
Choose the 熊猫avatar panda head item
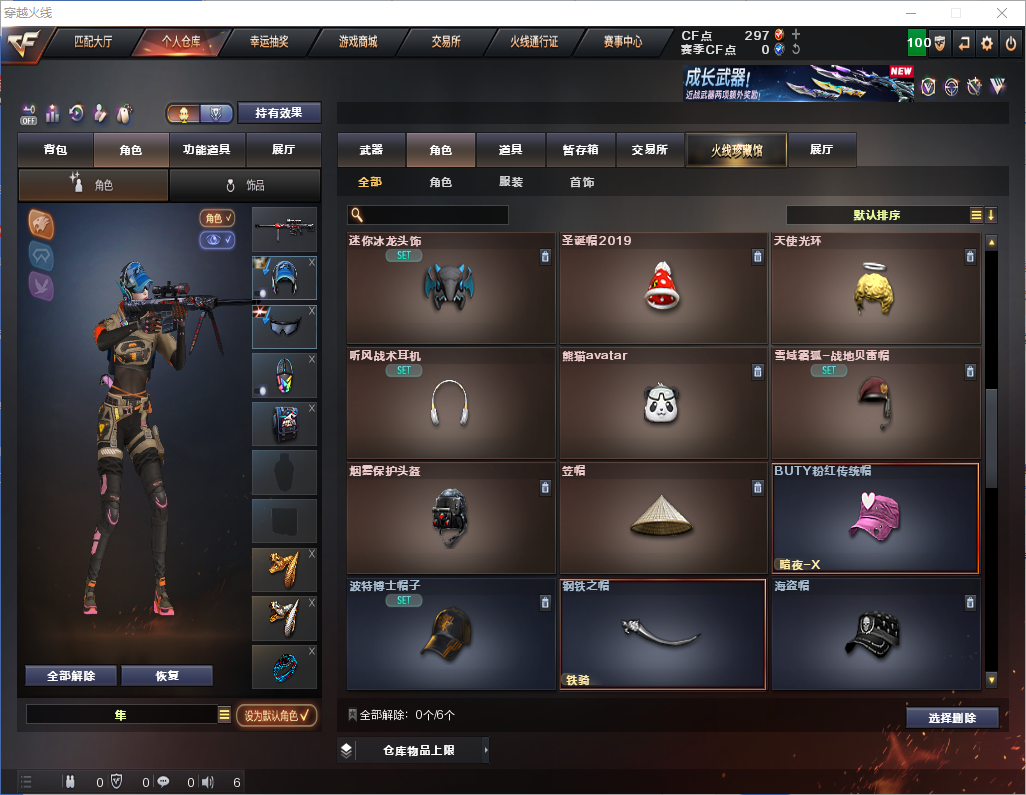pyautogui.click(x=663, y=402)
